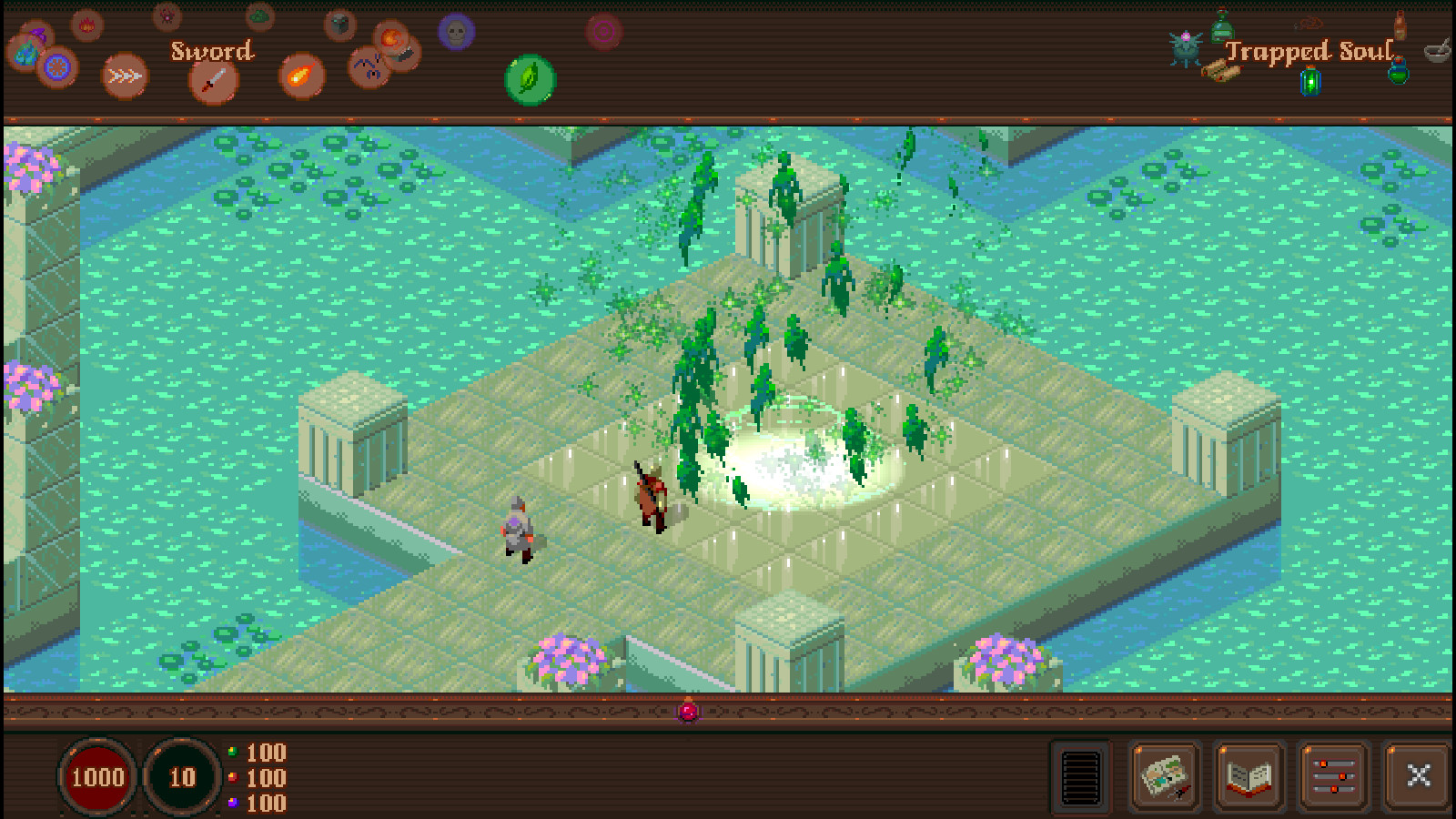Click the dark grille panel button
Image resolution: width=1456 pixels, height=819 pixels.
(1081, 776)
